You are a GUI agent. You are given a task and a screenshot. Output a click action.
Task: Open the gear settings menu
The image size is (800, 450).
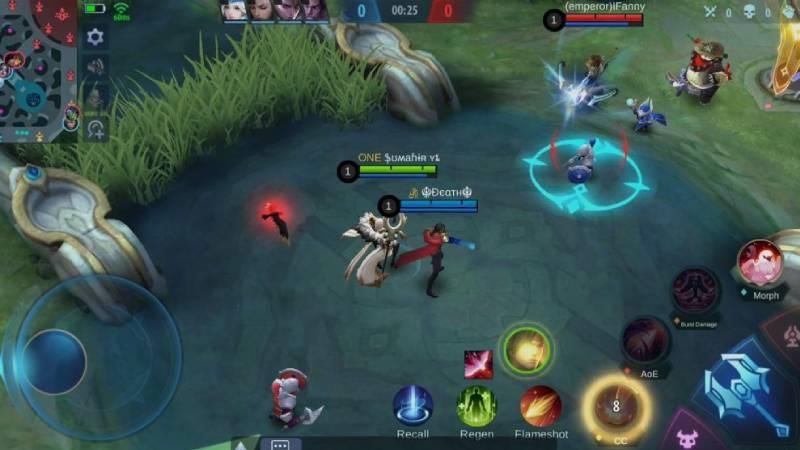coord(95,37)
